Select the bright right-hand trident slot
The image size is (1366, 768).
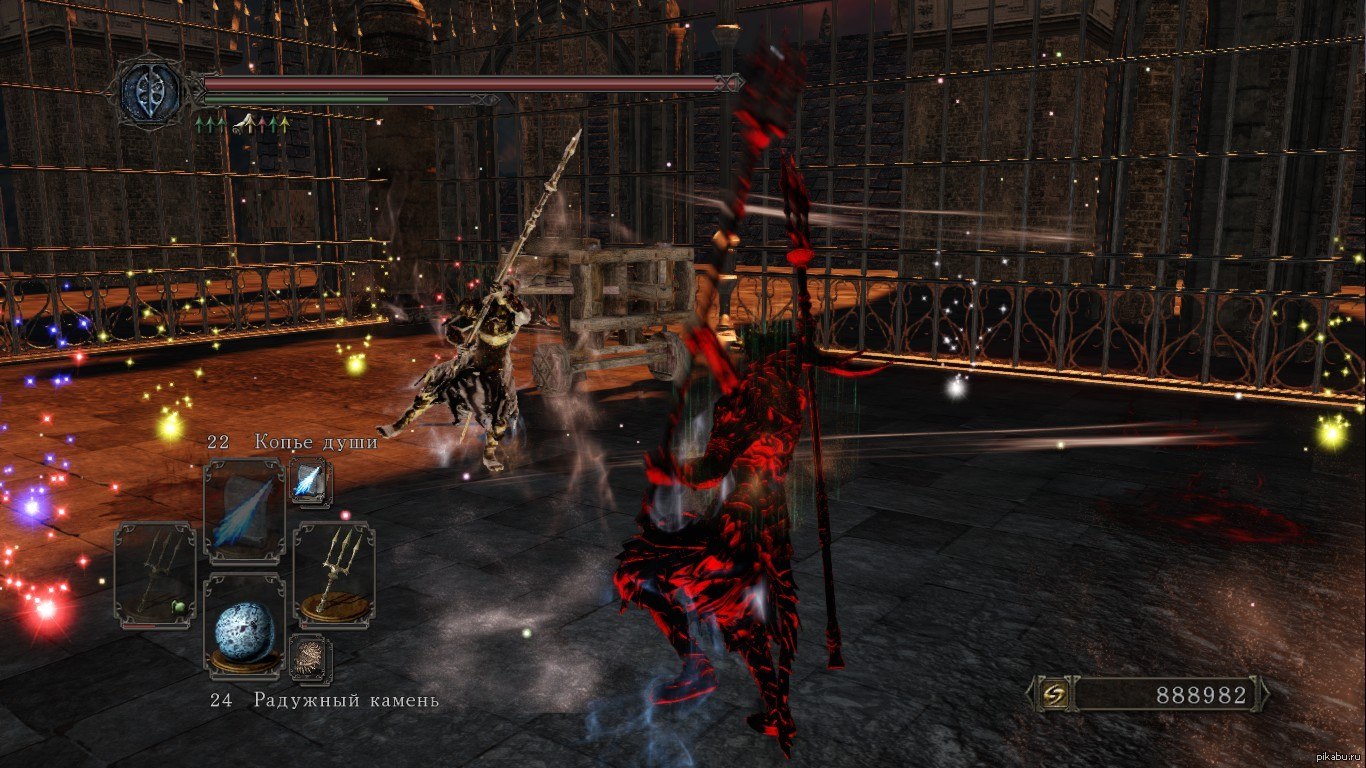pos(334,574)
